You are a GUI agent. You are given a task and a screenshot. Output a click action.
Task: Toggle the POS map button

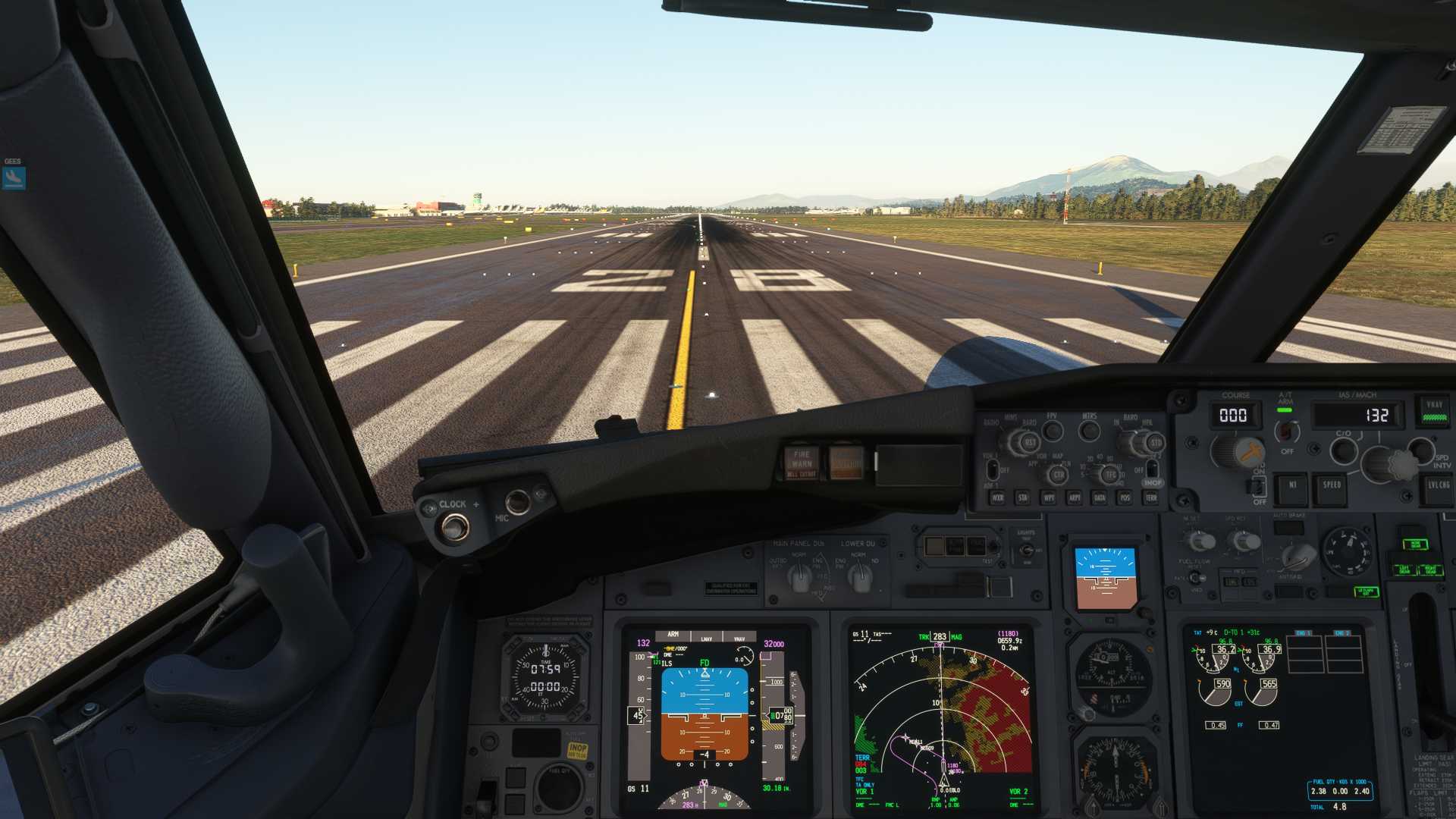pyautogui.click(x=1125, y=498)
